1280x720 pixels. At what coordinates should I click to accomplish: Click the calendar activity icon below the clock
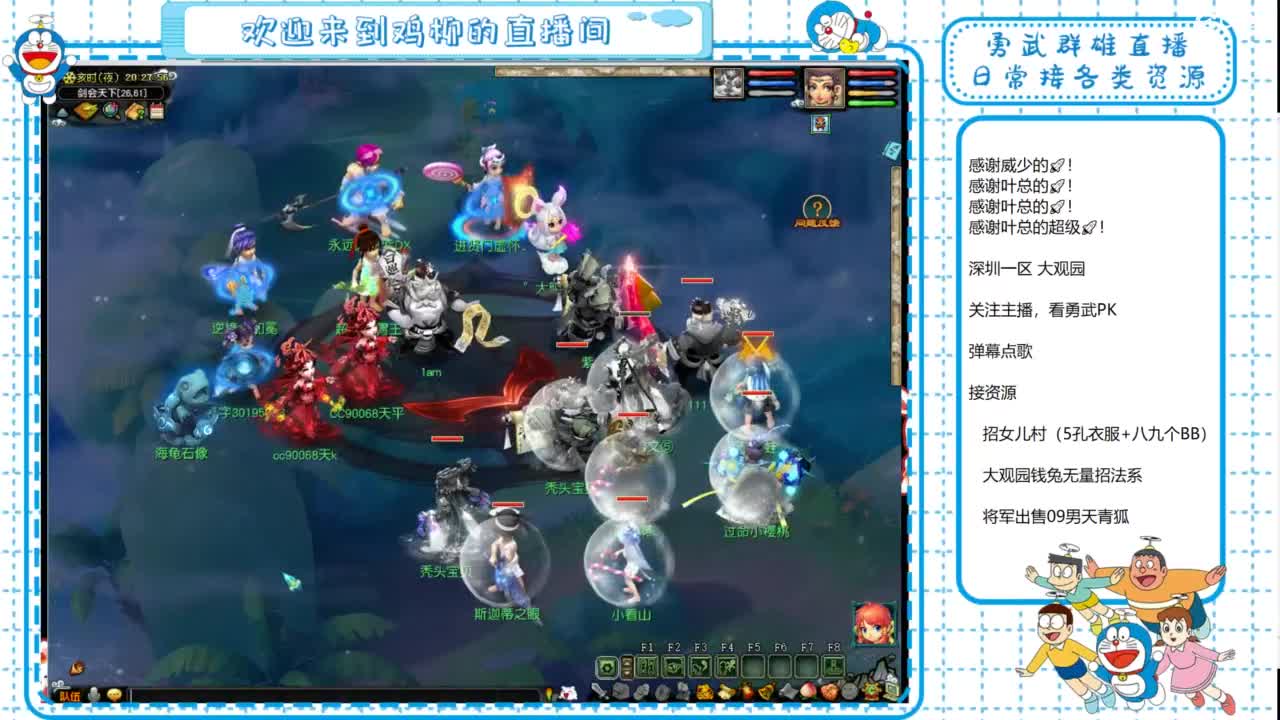click(157, 110)
